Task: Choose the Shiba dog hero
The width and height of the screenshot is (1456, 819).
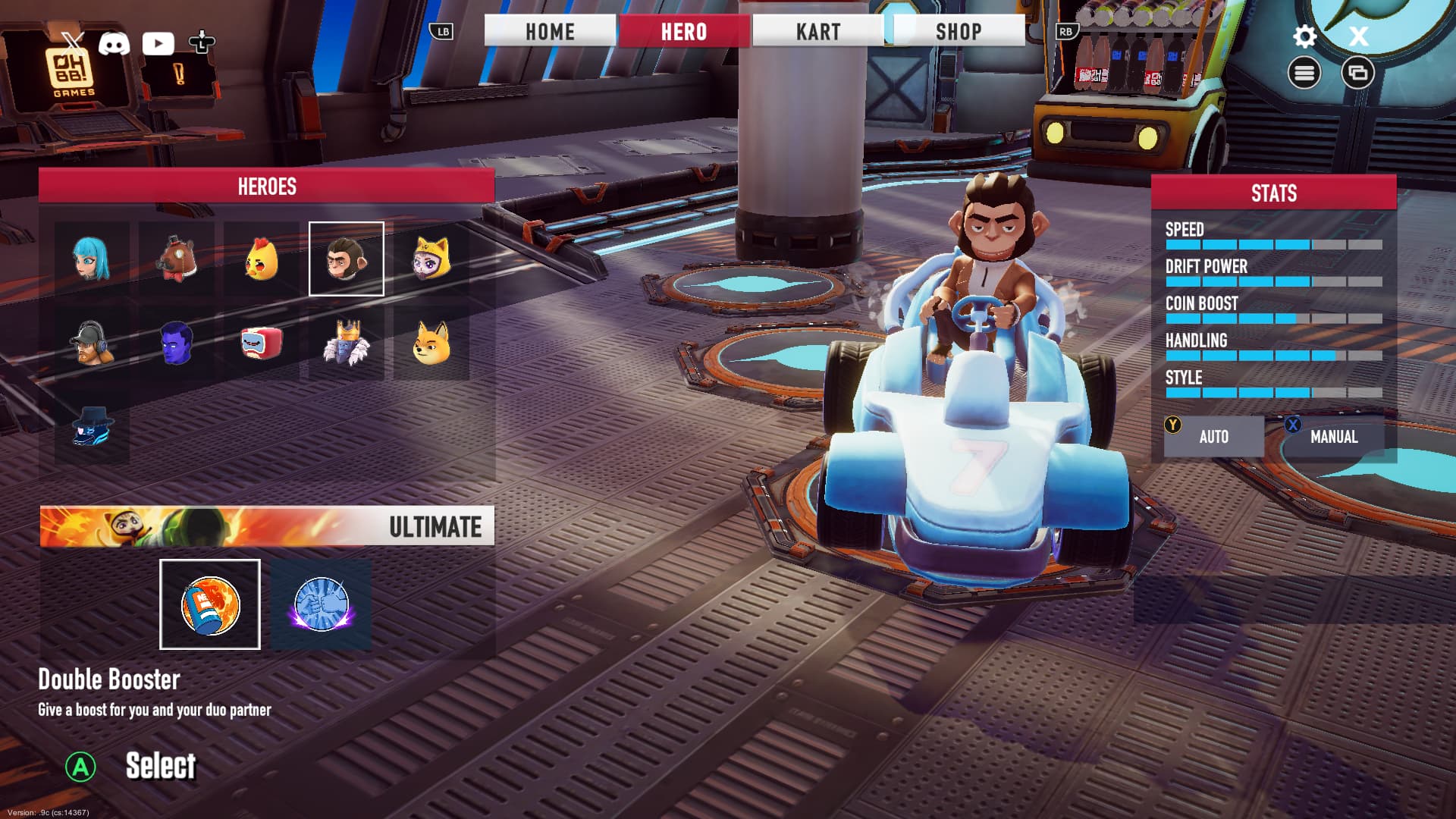Action: tap(431, 344)
